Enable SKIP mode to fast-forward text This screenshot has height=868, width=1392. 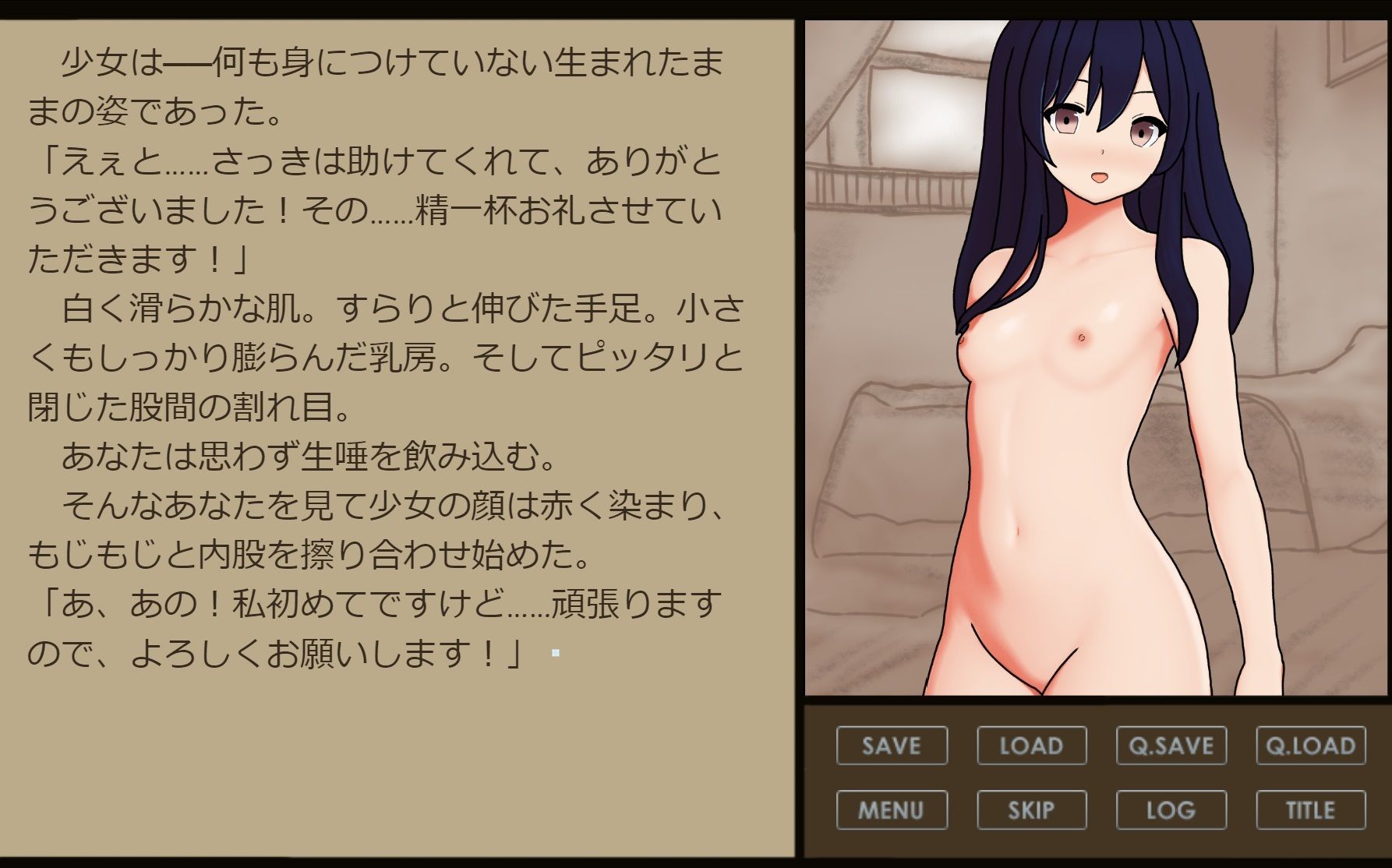coord(1032,810)
